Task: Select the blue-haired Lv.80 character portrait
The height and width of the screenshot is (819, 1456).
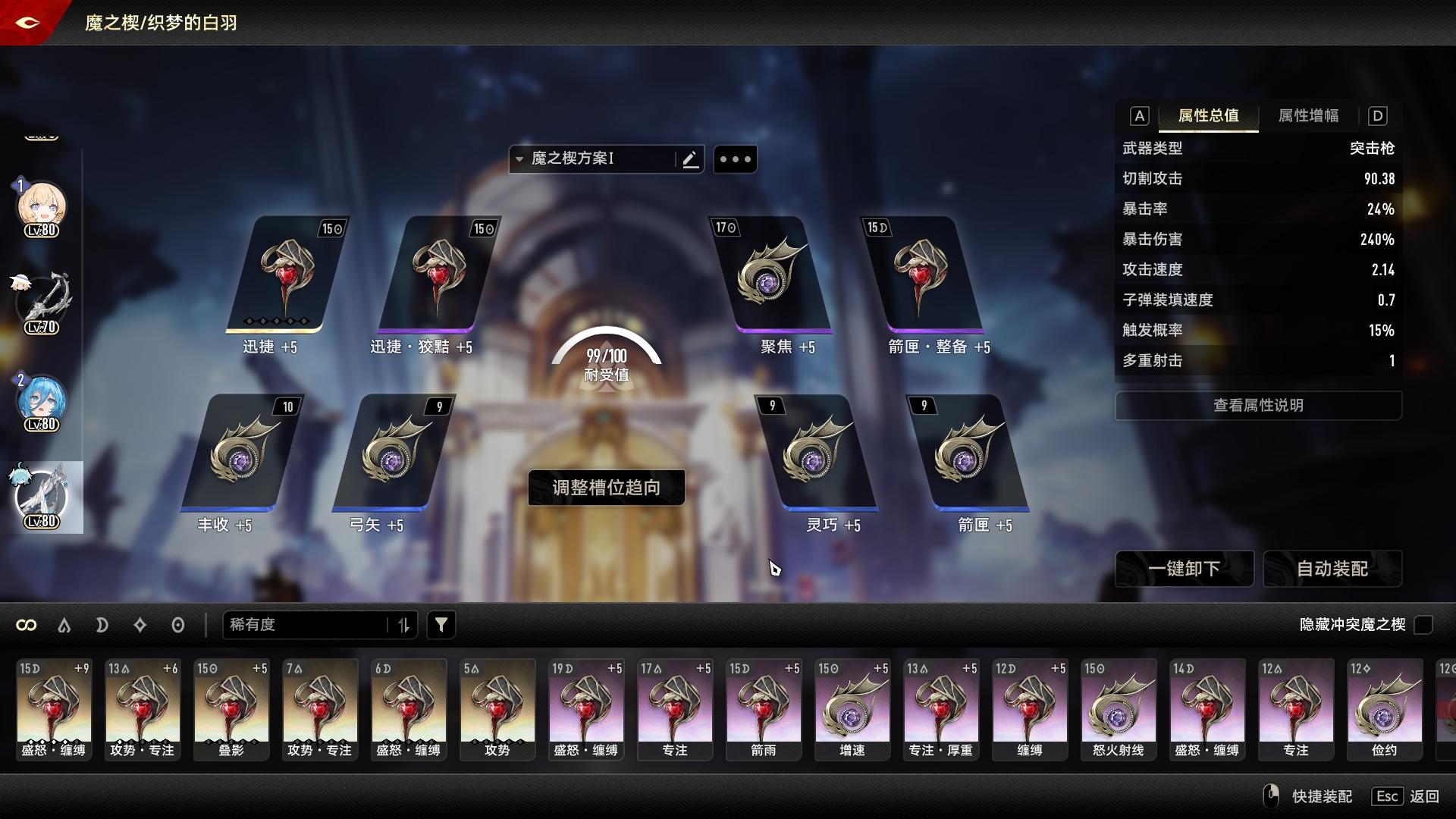Action: [41, 402]
